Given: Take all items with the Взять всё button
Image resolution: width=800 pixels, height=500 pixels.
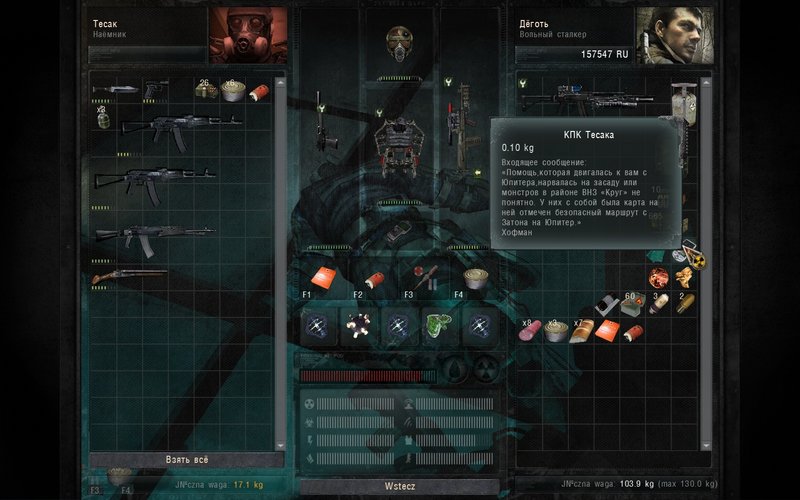Looking at the screenshot, I should [186, 460].
